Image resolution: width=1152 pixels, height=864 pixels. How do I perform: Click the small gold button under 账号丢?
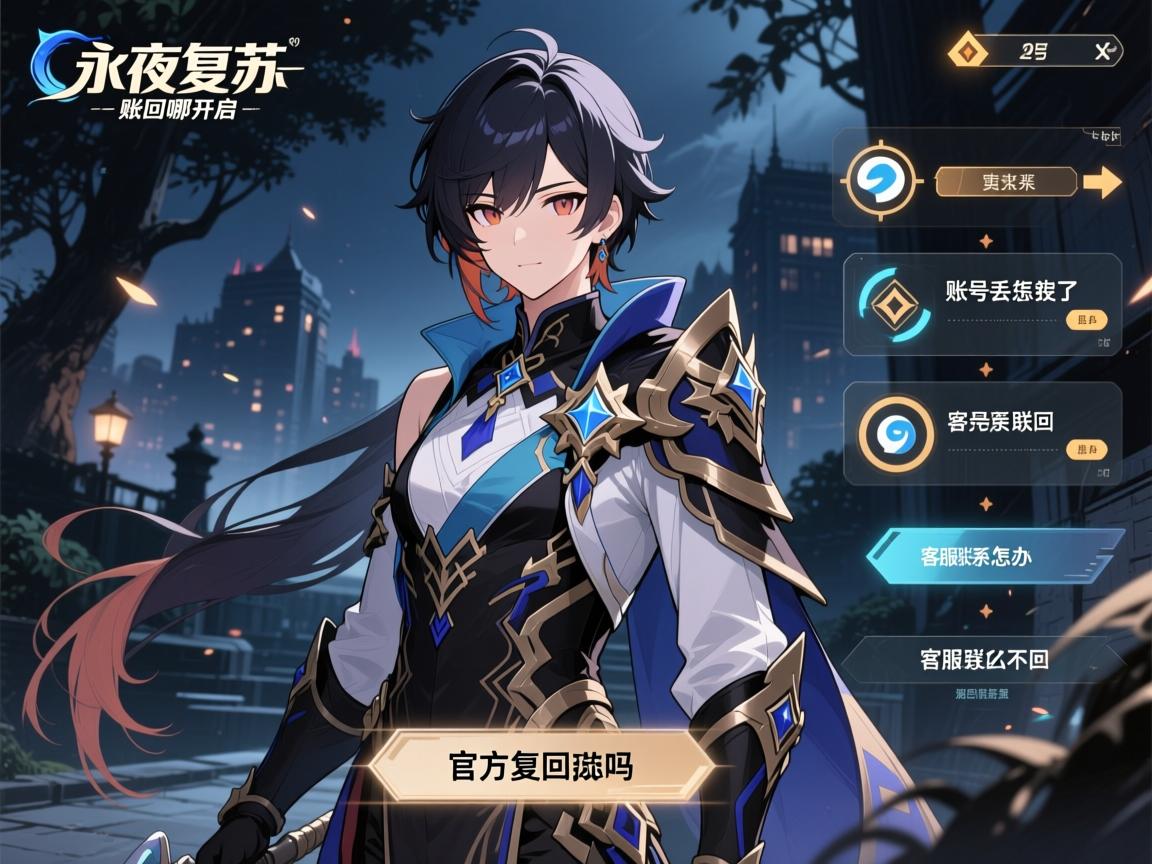1087,321
